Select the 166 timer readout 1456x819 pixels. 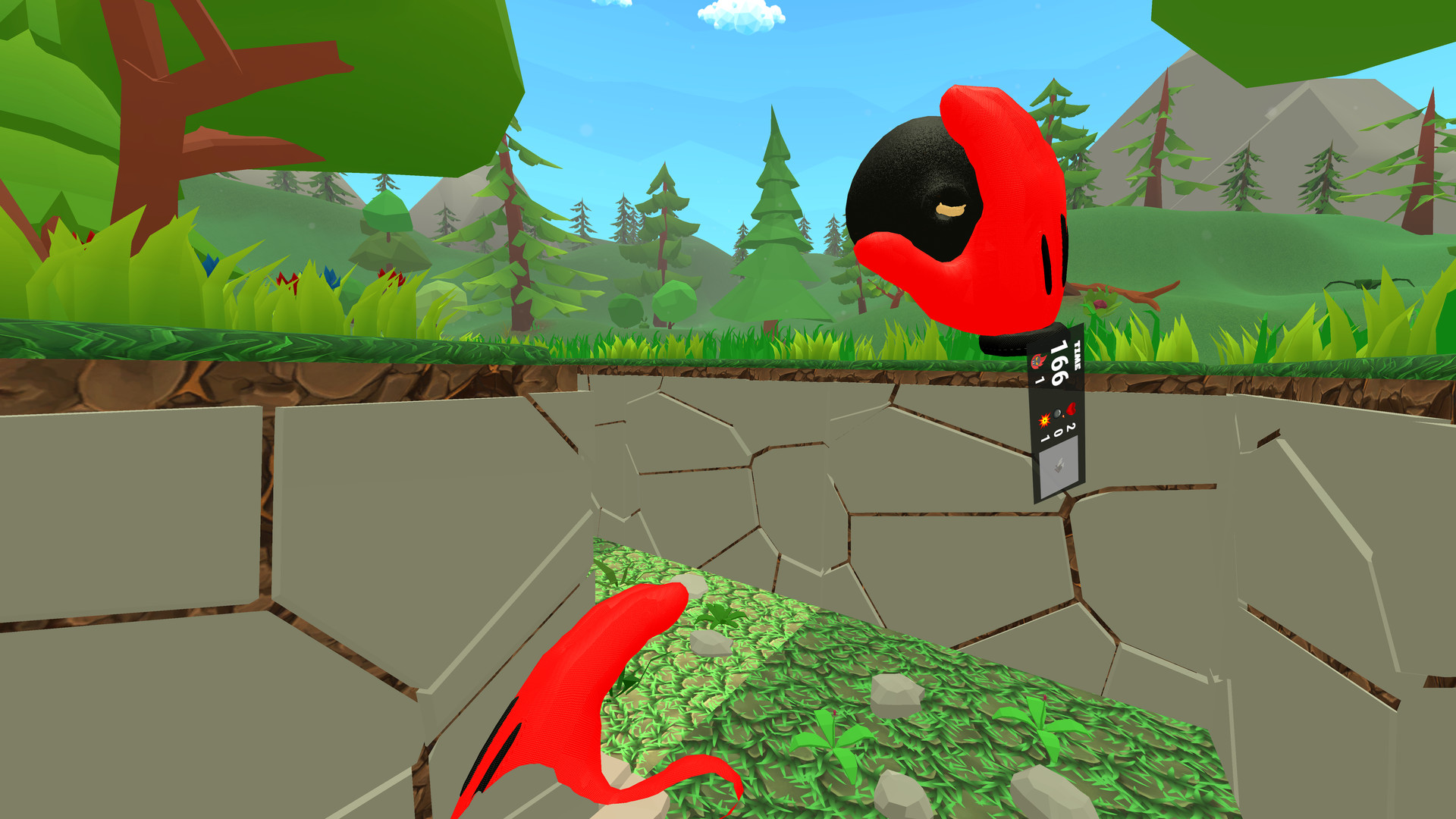pyautogui.click(x=1059, y=361)
